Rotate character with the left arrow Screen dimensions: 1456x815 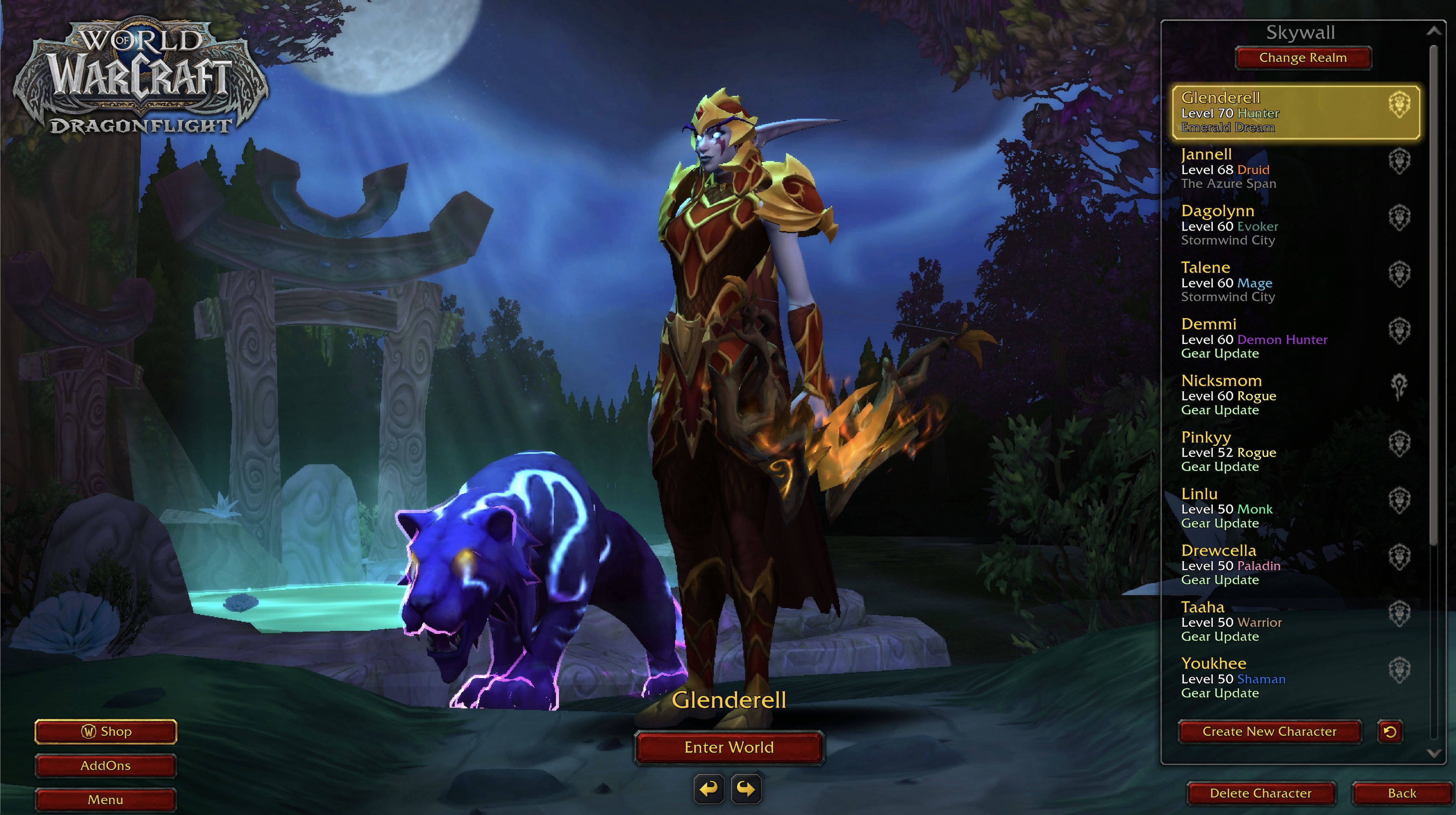[709, 789]
